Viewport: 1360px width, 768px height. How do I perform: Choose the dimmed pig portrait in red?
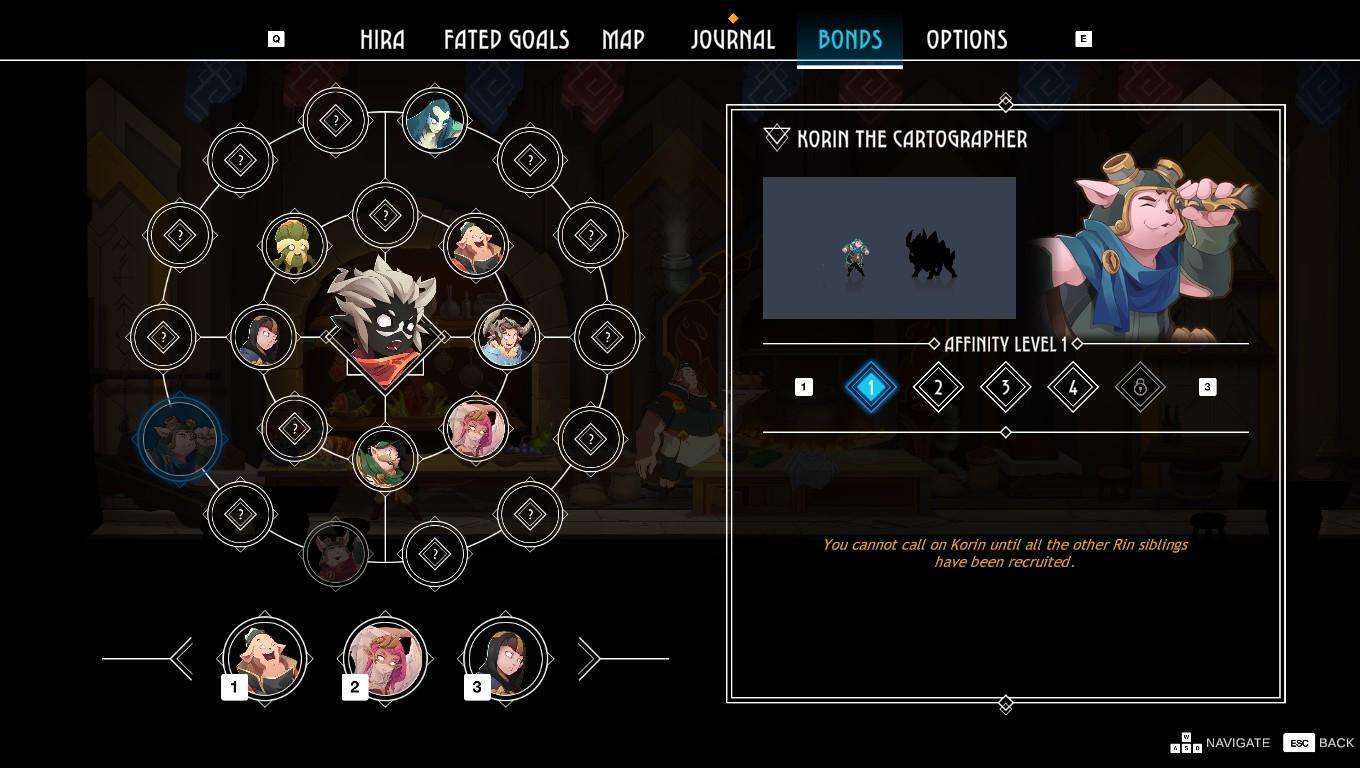(336, 553)
